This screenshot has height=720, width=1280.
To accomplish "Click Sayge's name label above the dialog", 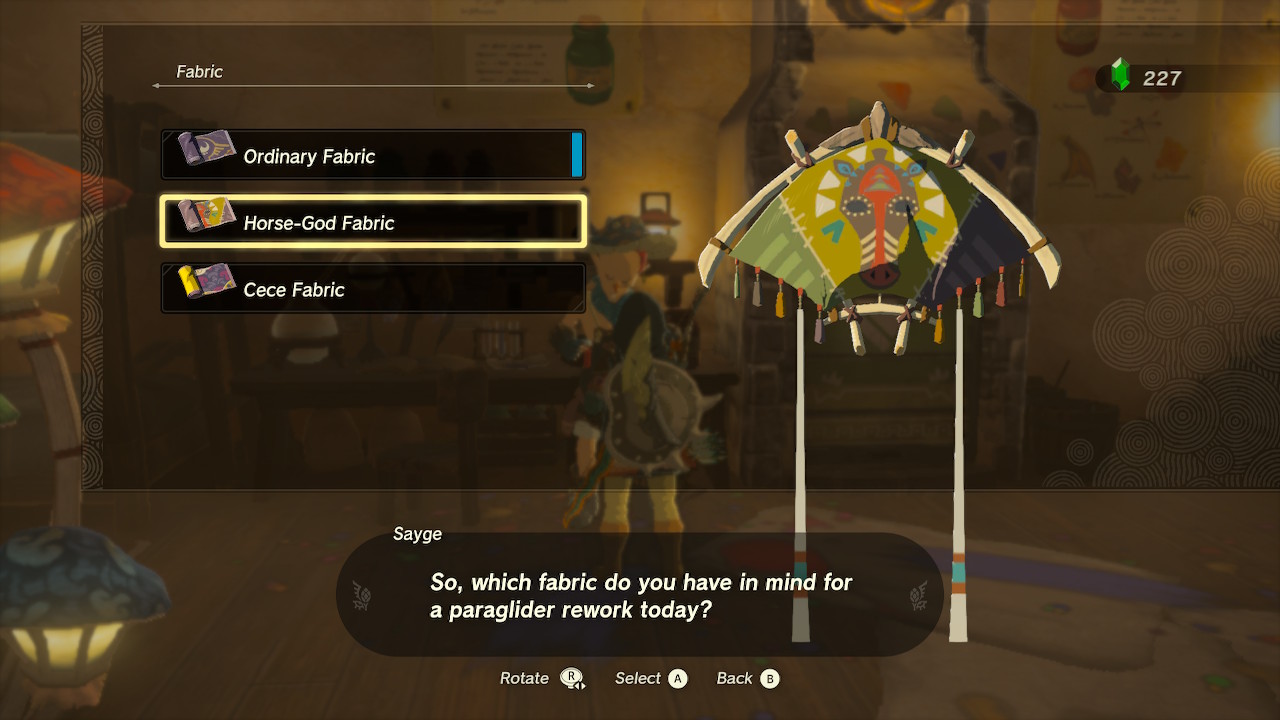I will 417,534.
